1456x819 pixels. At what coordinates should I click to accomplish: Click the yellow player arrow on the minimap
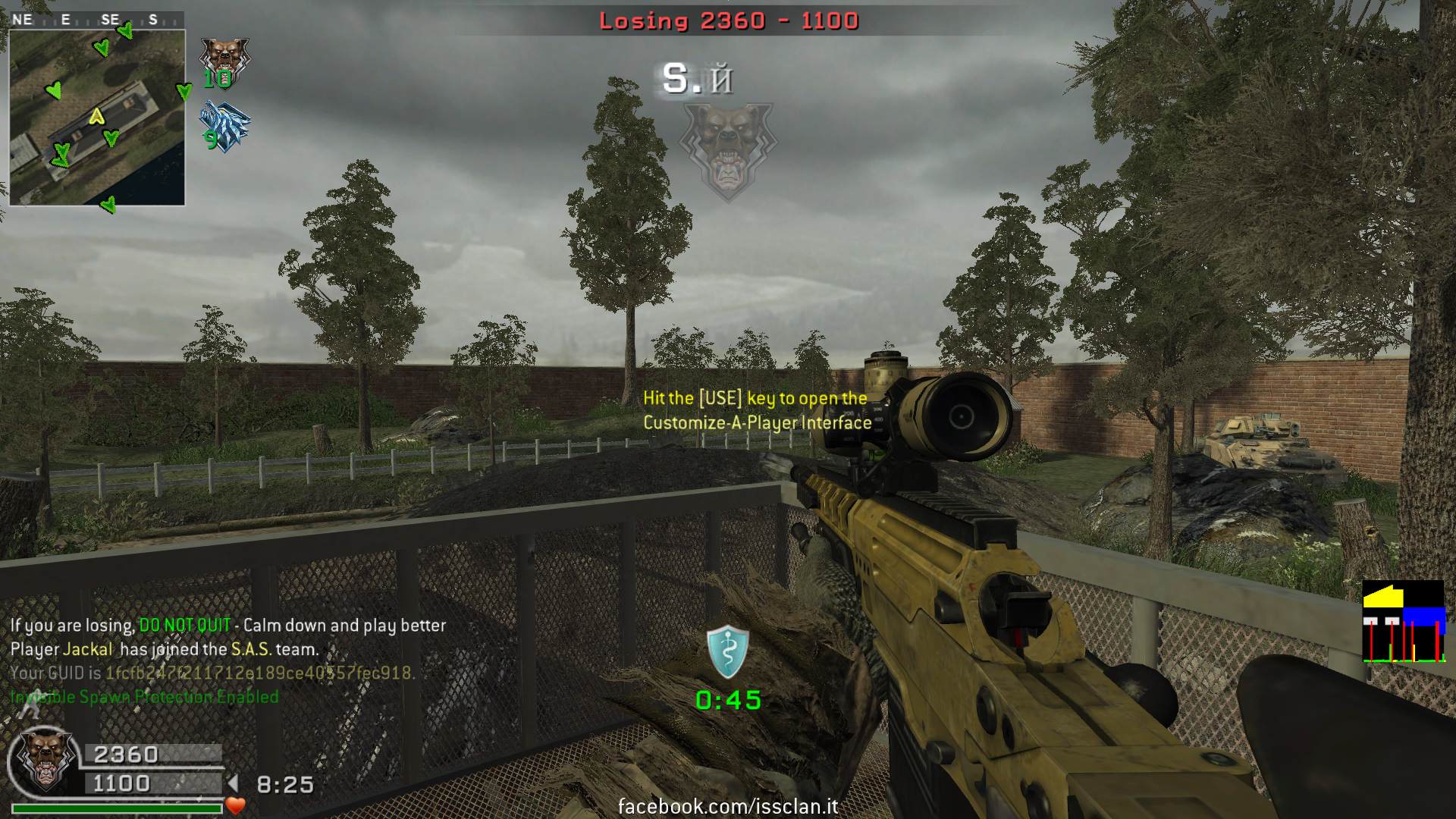[96, 117]
